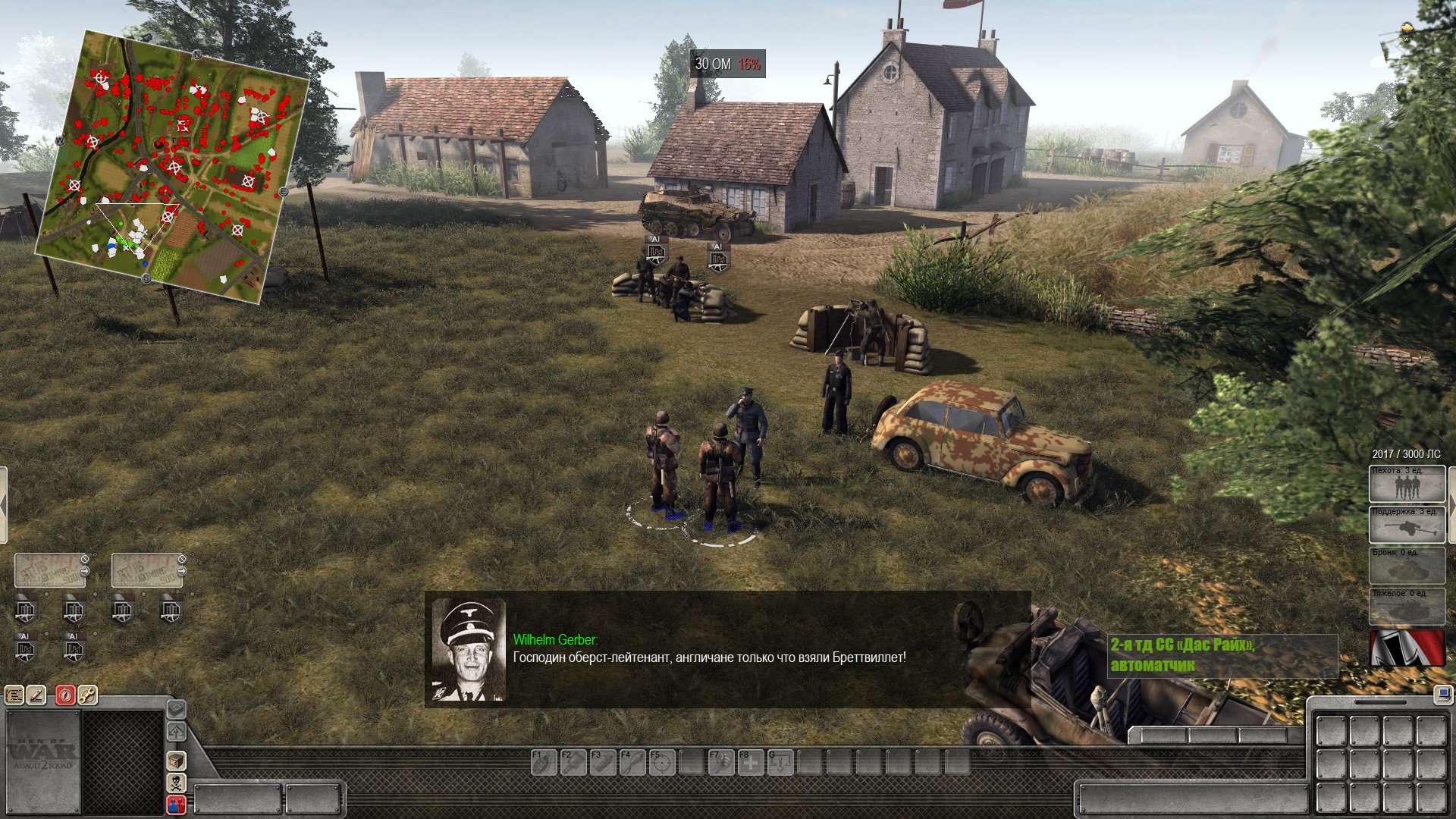The width and height of the screenshot is (1456, 819).
Task: Open the Поддержка support reinforcement category
Action: coord(1407,525)
